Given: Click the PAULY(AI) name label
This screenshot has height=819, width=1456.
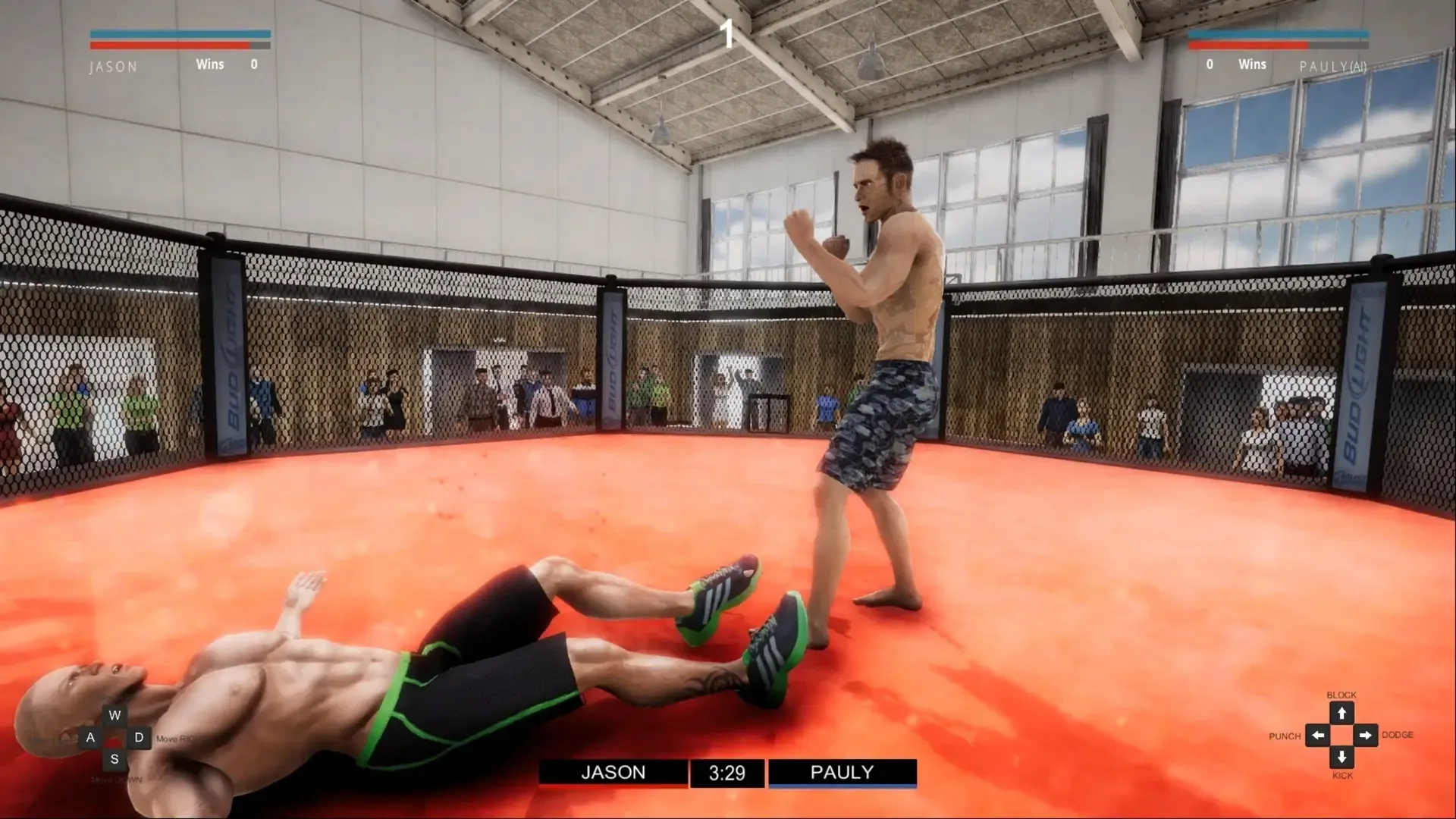Looking at the screenshot, I should [1332, 67].
